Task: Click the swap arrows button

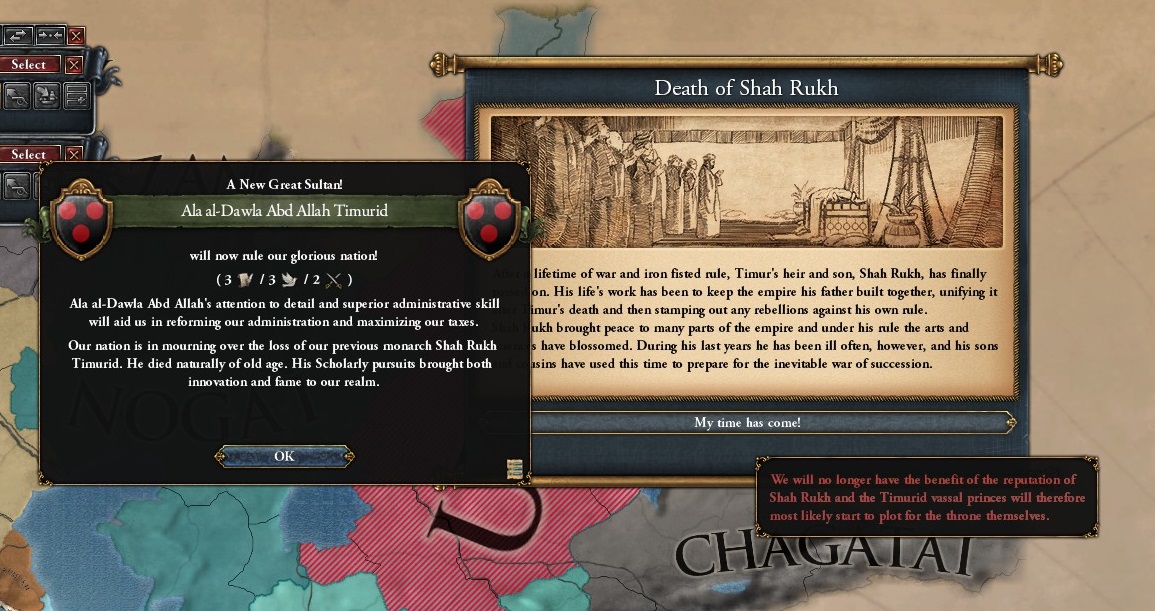Action: (x=18, y=35)
